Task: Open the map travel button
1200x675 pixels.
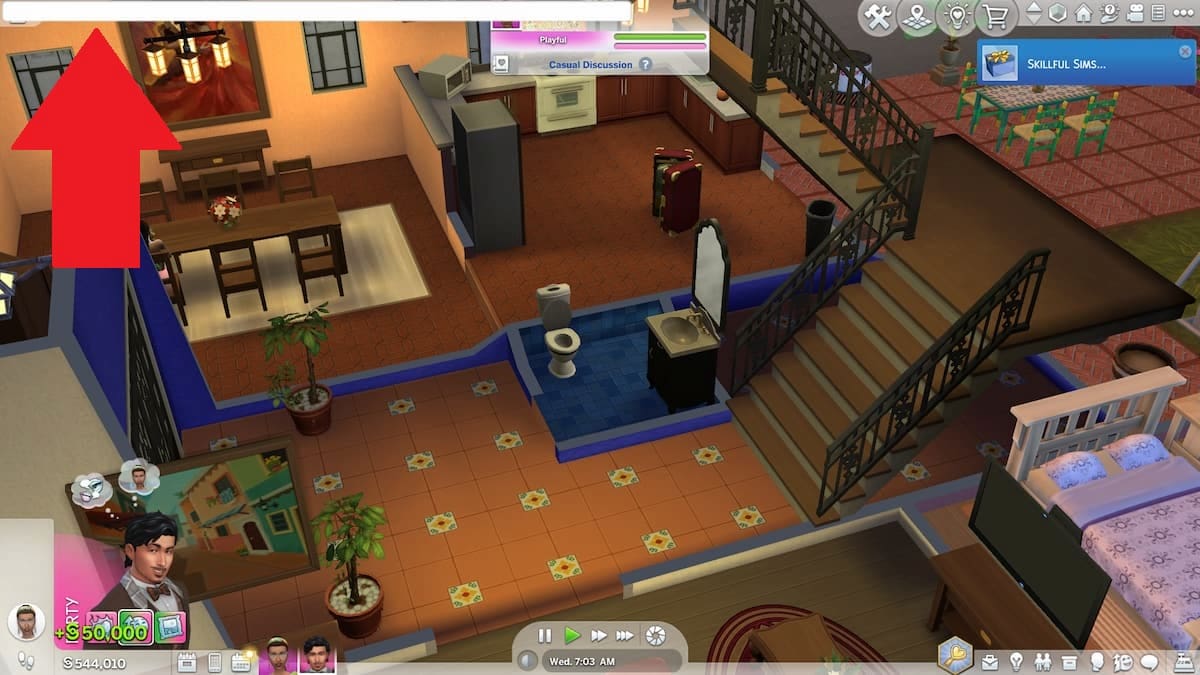Action: click(x=917, y=16)
